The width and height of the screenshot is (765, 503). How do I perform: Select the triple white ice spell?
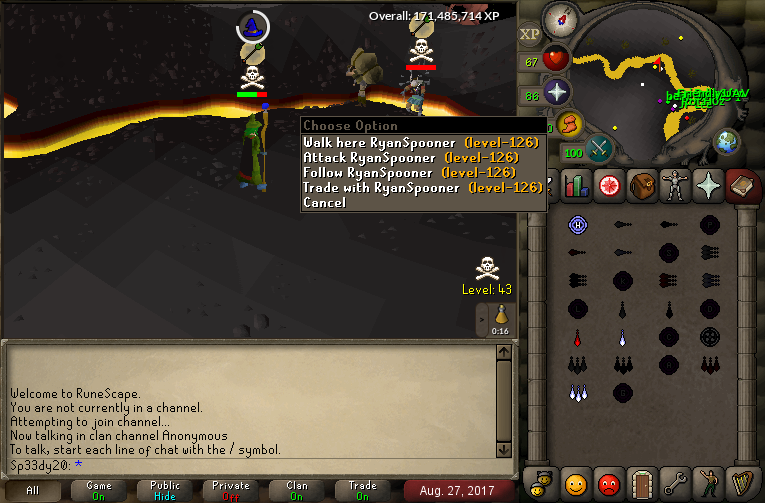pyautogui.click(x=576, y=392)
